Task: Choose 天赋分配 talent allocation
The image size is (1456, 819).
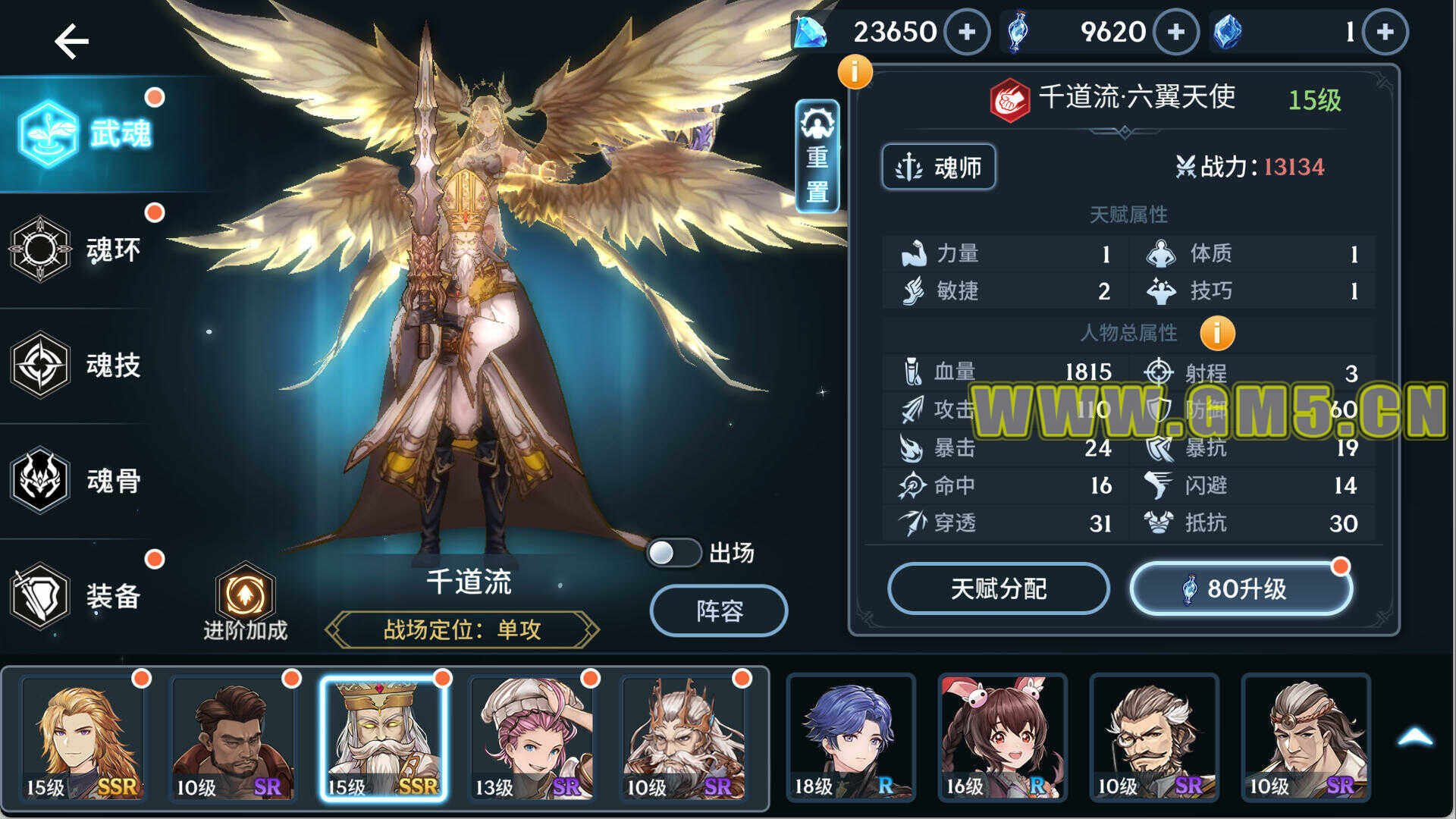Action: (x=998, y=588)
